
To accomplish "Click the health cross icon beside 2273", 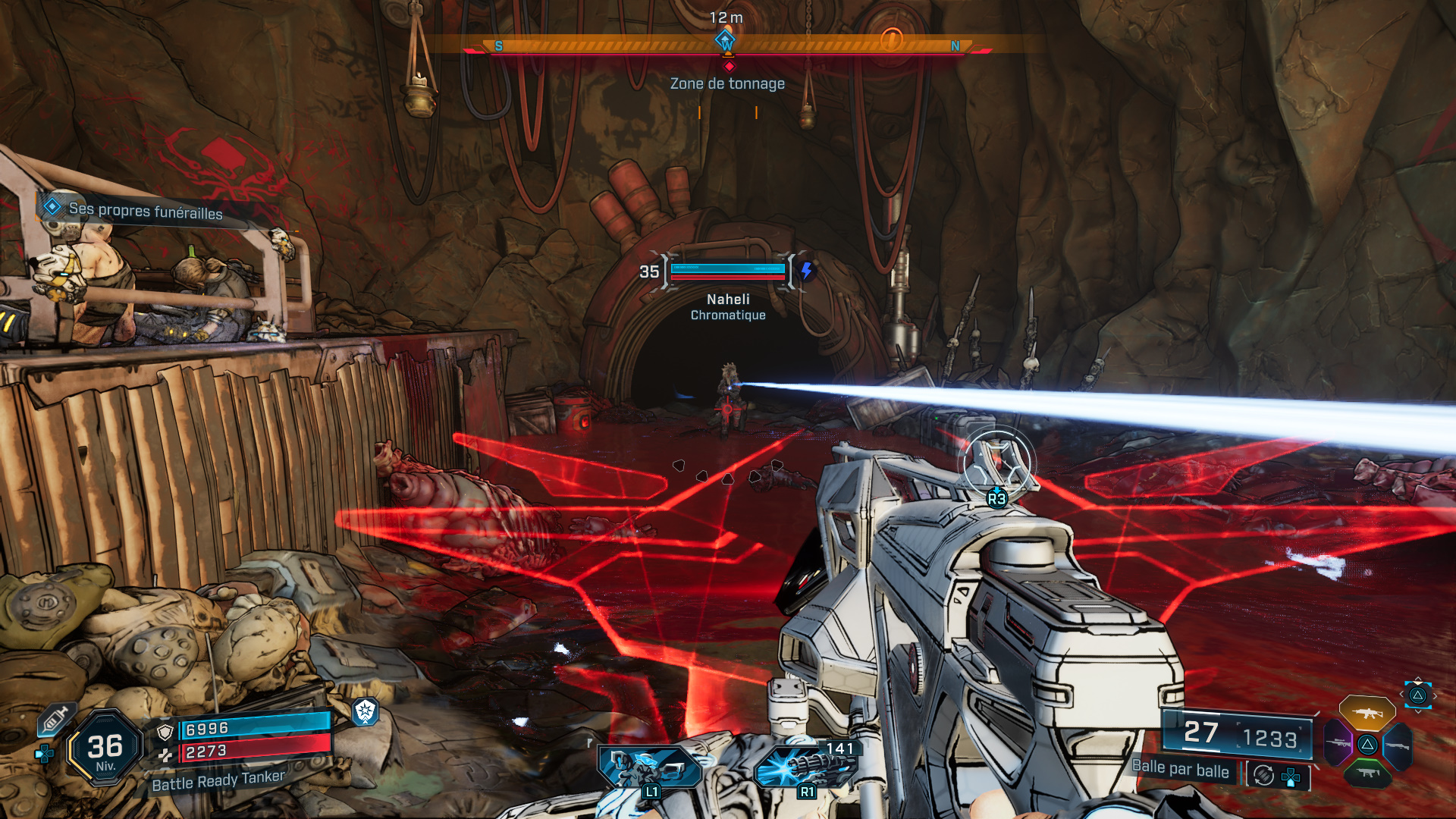I will pos(166,755).
